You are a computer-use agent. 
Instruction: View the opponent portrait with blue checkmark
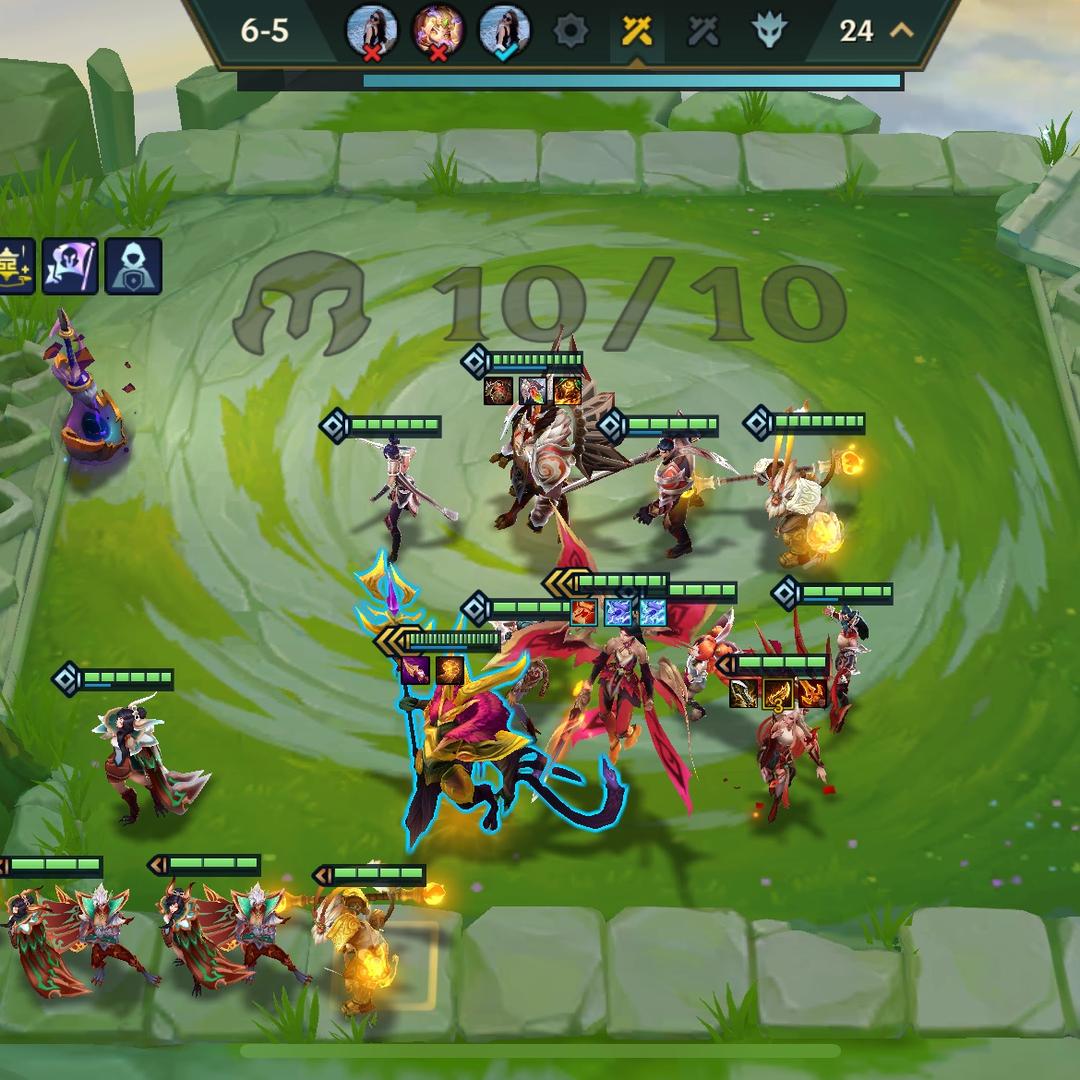tap(504, 31)
